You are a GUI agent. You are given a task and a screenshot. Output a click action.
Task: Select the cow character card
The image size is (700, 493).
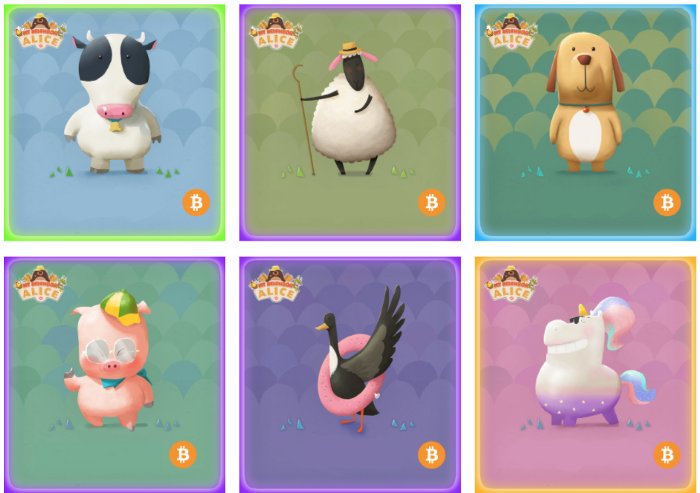[x=114, y=122]
